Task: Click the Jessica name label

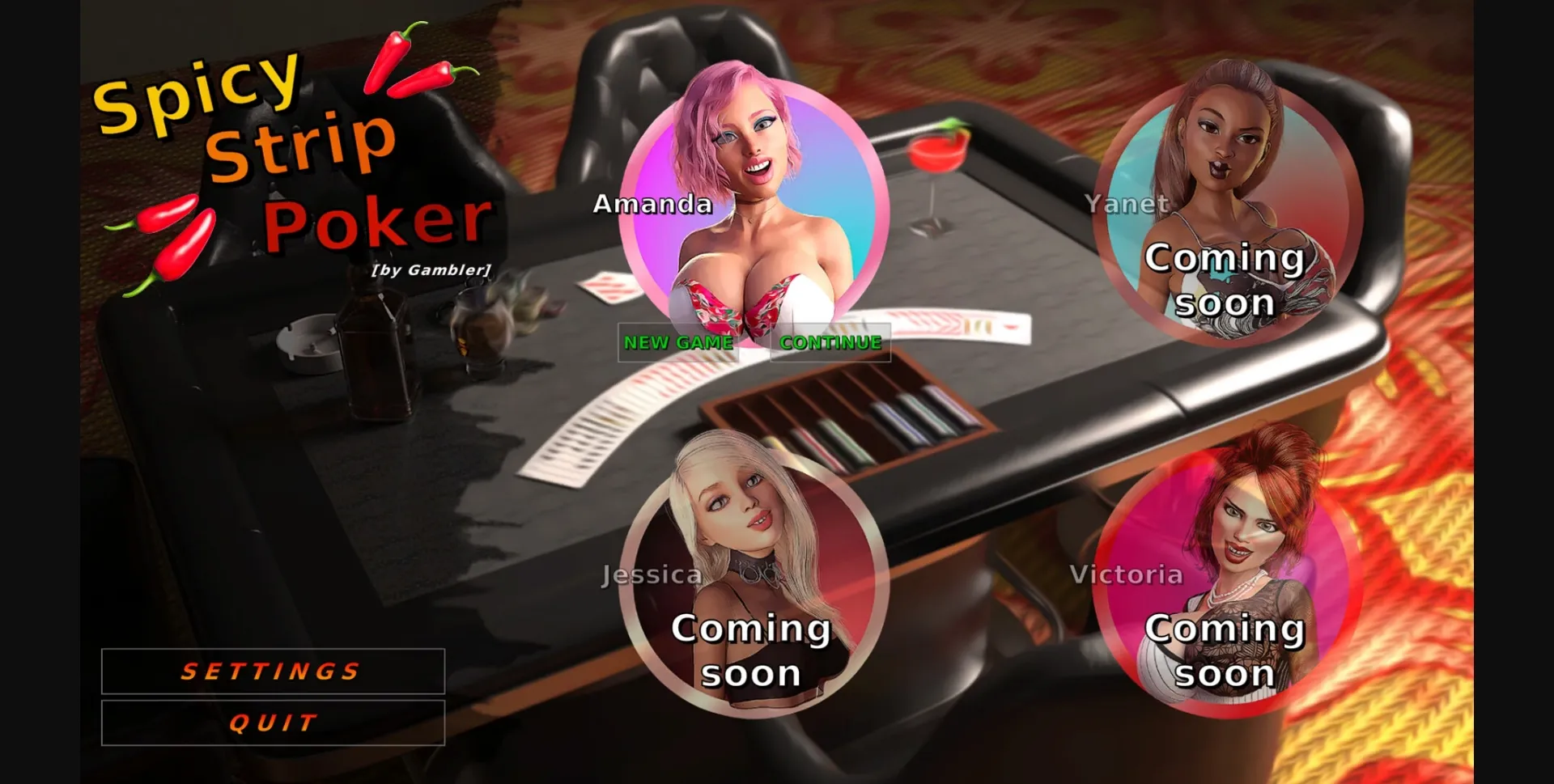Action: (x=652, y=574)
